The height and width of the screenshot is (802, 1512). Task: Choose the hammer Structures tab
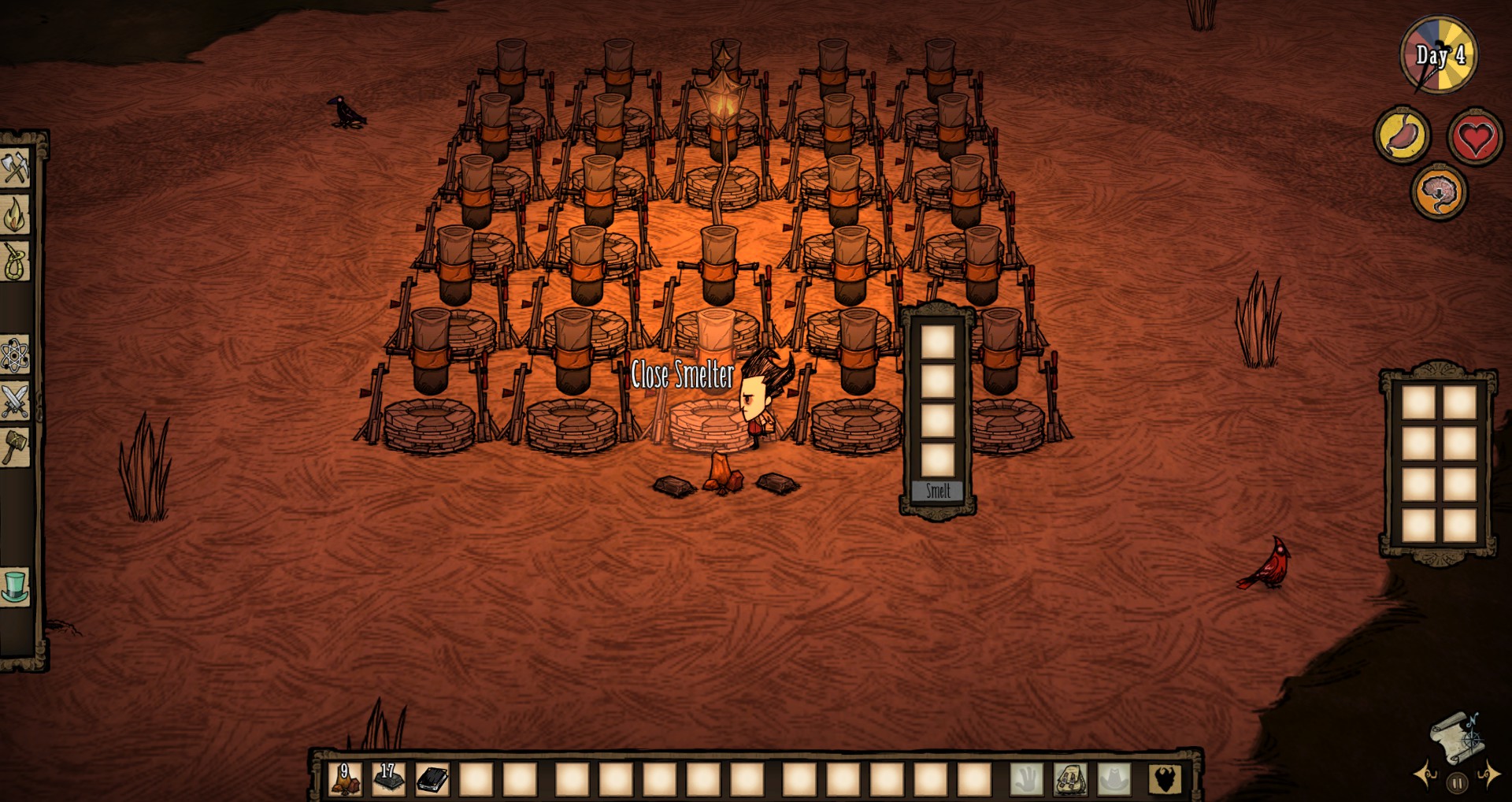click(15, 447)
